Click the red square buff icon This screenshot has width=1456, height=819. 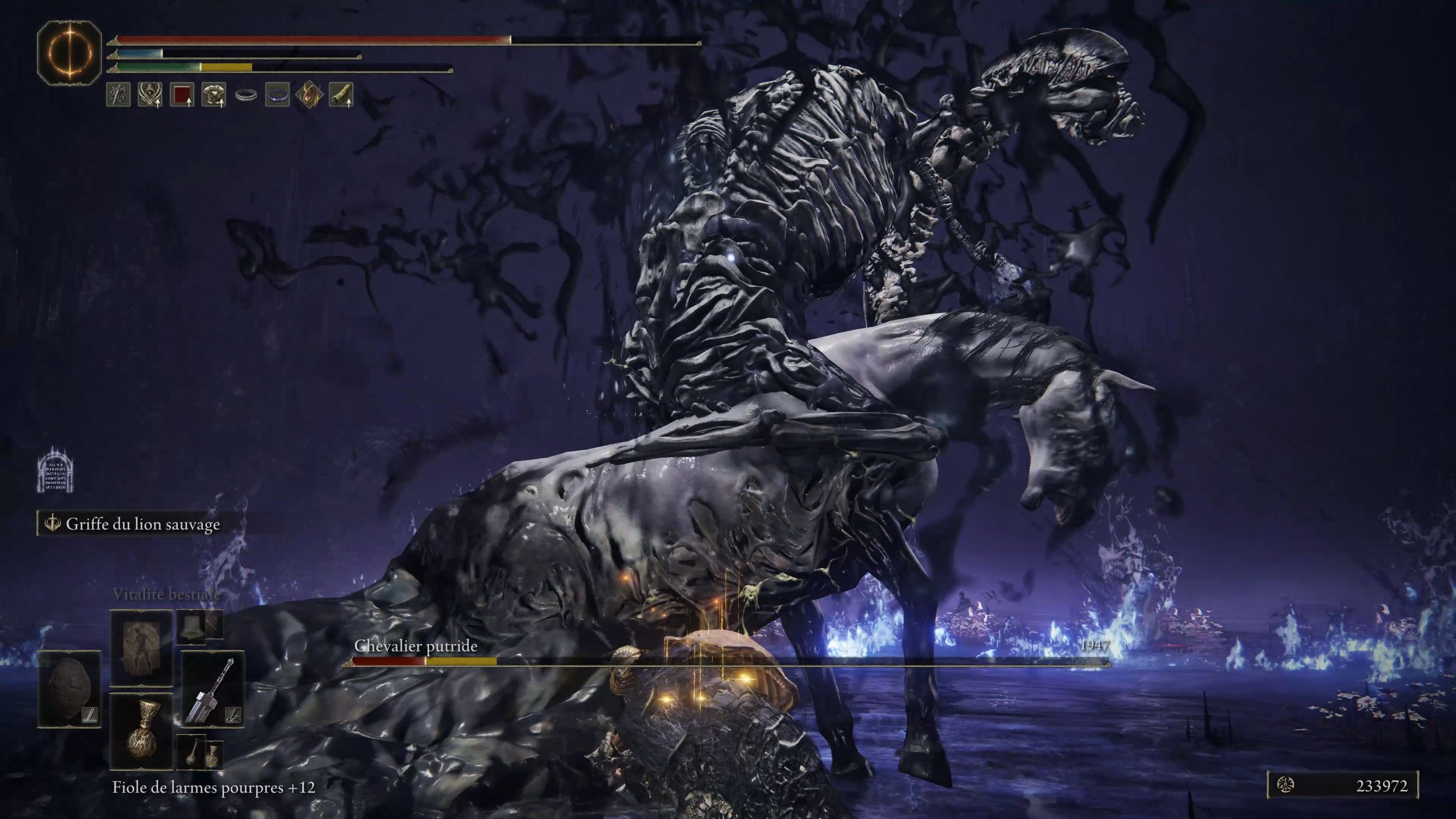point(182,94)
